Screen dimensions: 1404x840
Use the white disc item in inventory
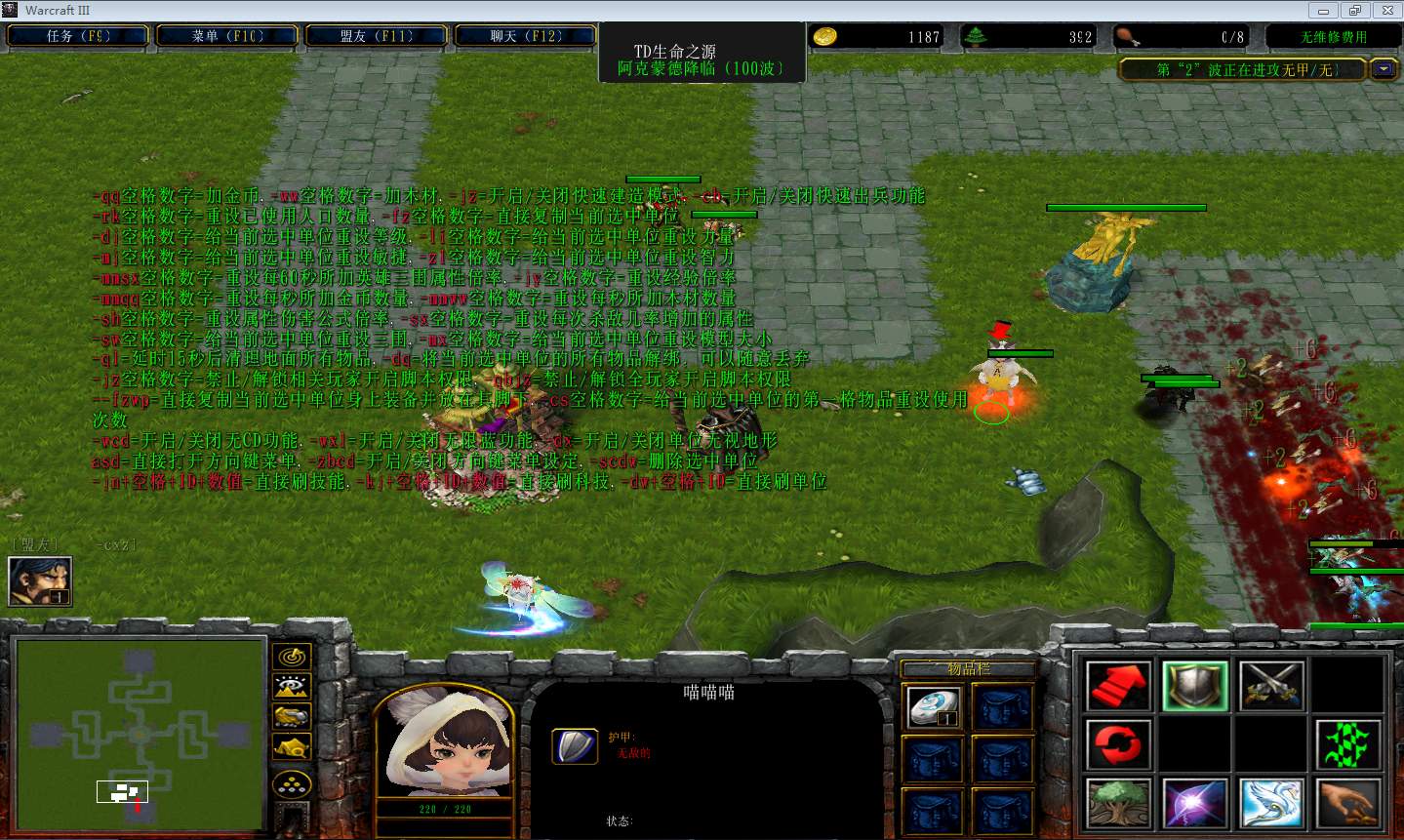[x=934, y=707]
